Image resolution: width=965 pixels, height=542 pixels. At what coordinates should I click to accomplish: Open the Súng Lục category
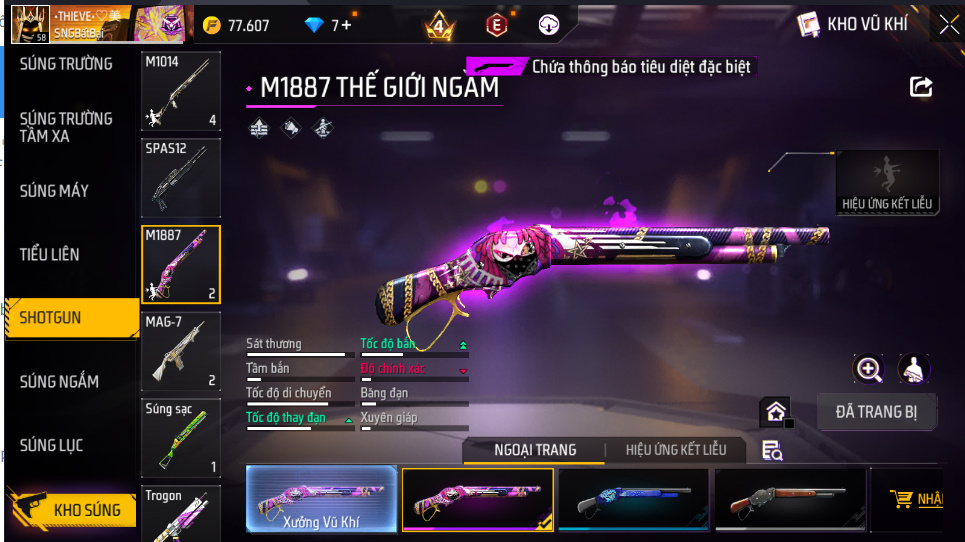click(x=51, y=445)
